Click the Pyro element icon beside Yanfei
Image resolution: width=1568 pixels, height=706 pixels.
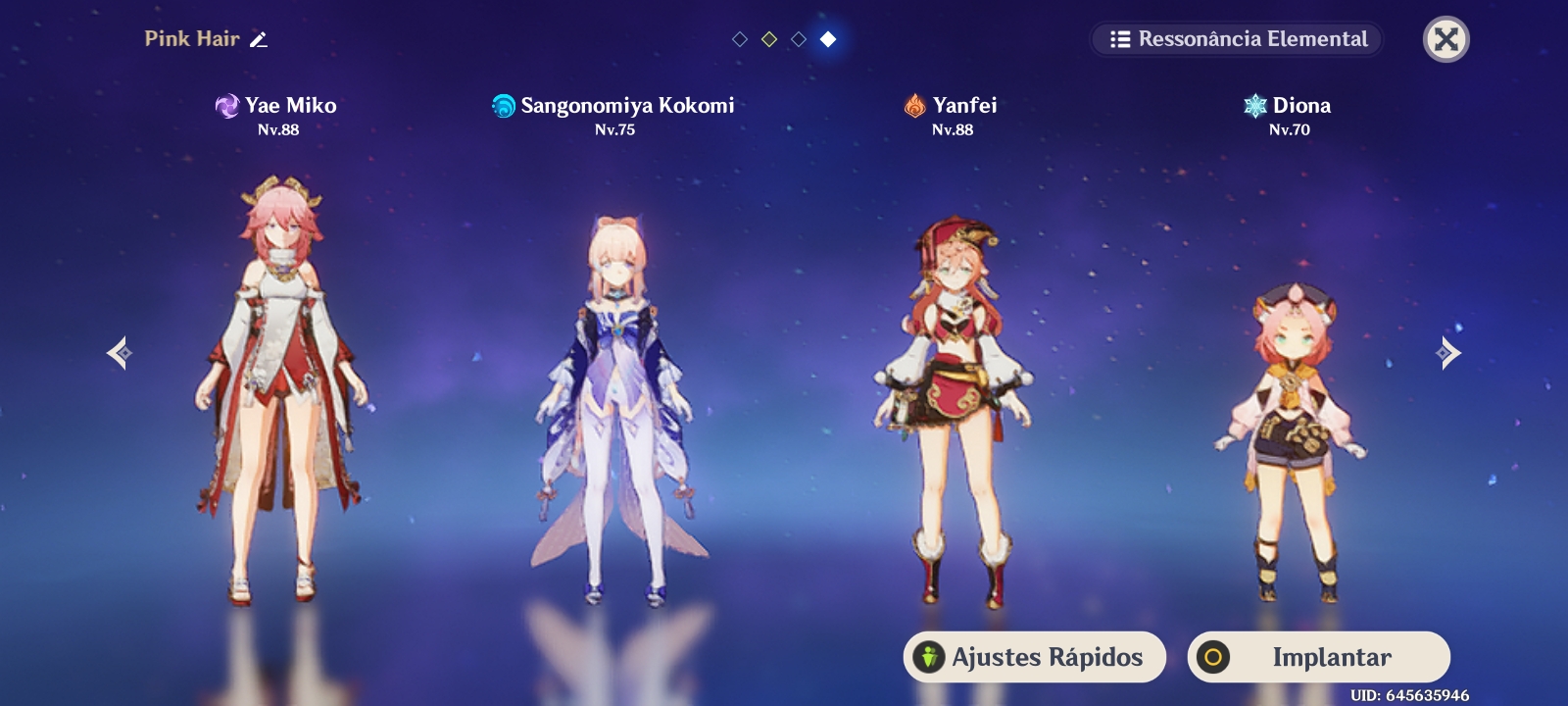coord(913,107)
